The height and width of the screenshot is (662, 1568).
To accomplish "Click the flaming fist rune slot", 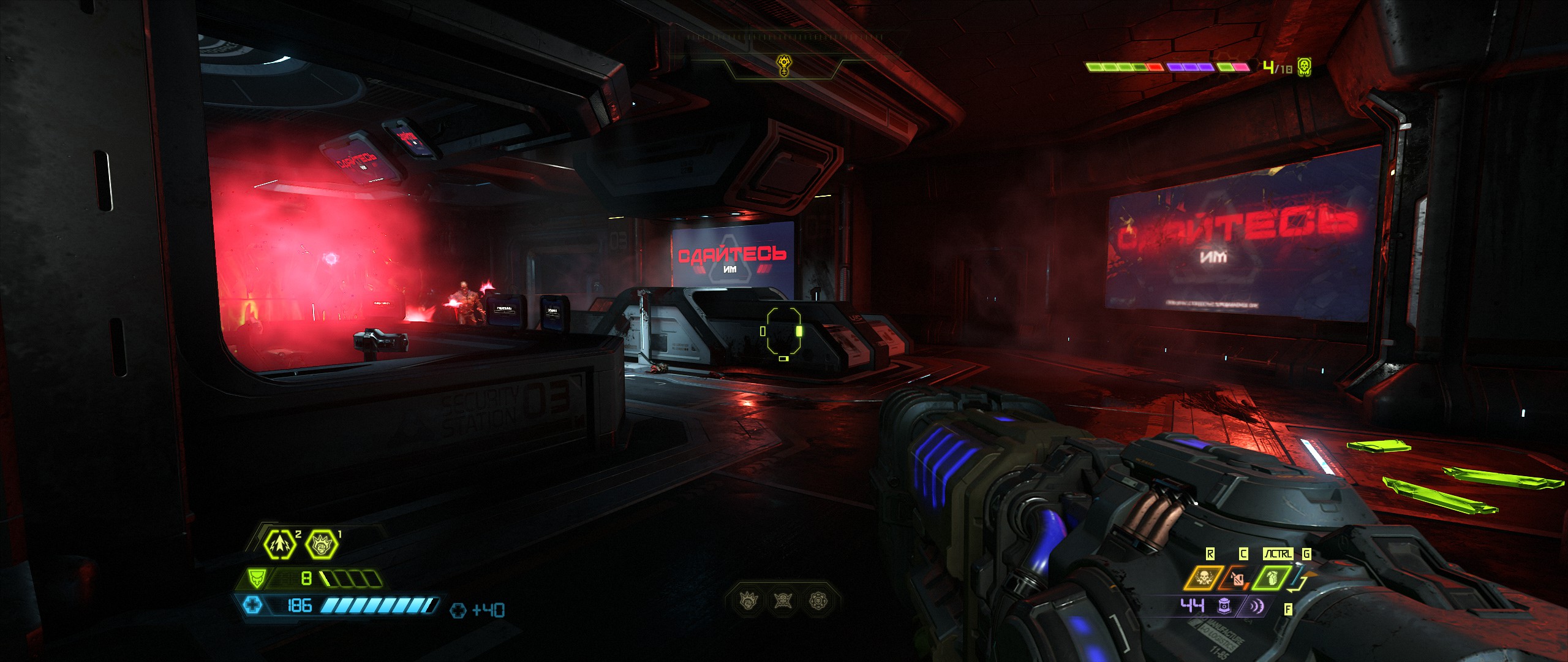I will coord(749,601).
